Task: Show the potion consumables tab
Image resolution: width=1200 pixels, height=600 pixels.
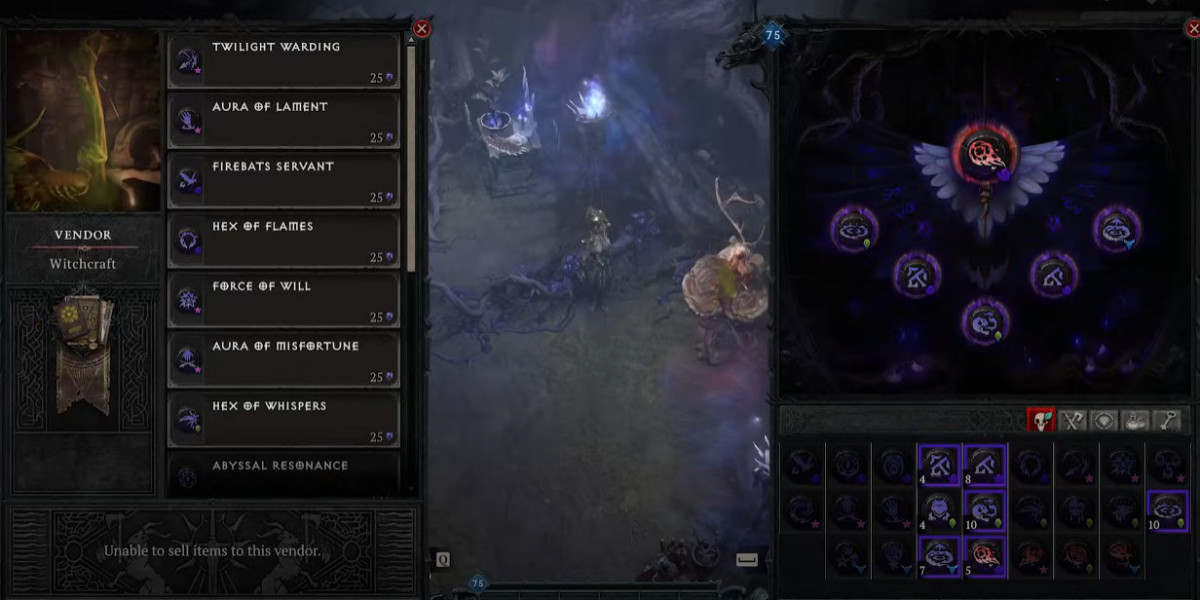Action: [1135, 420]
